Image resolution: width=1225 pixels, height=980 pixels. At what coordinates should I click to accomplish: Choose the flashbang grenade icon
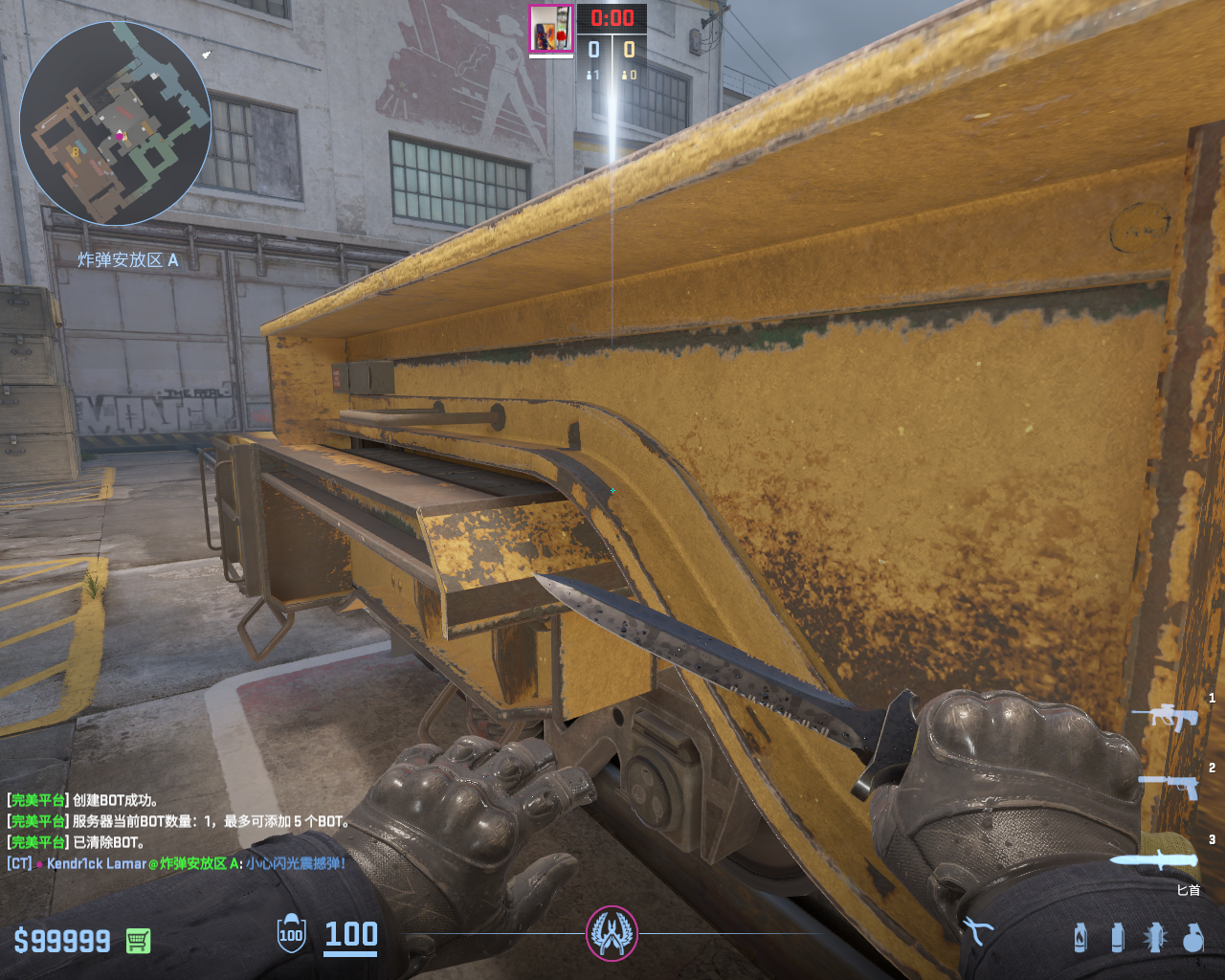click(x=1155, y=938)
